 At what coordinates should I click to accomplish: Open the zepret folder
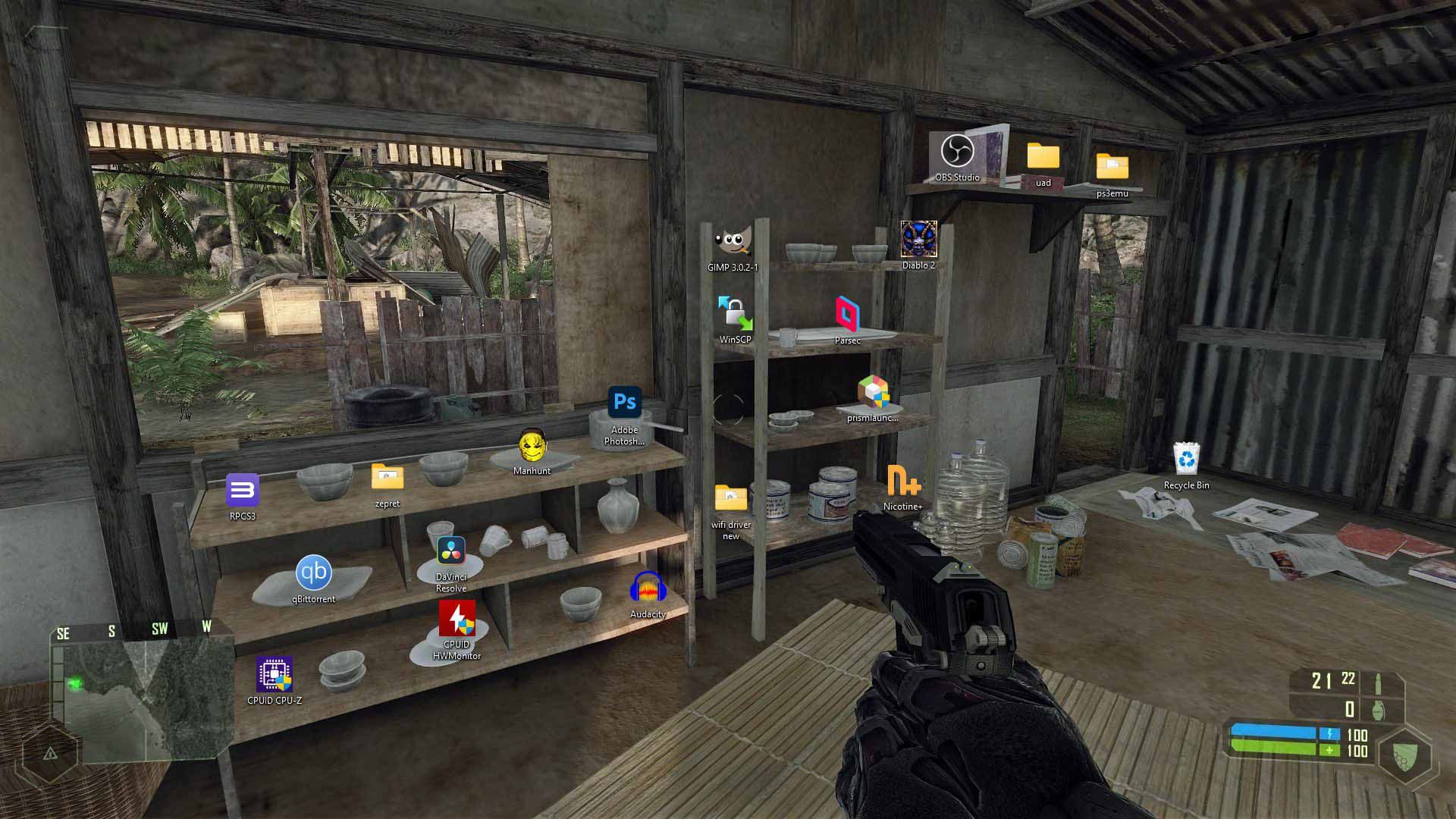coord(388,479)
